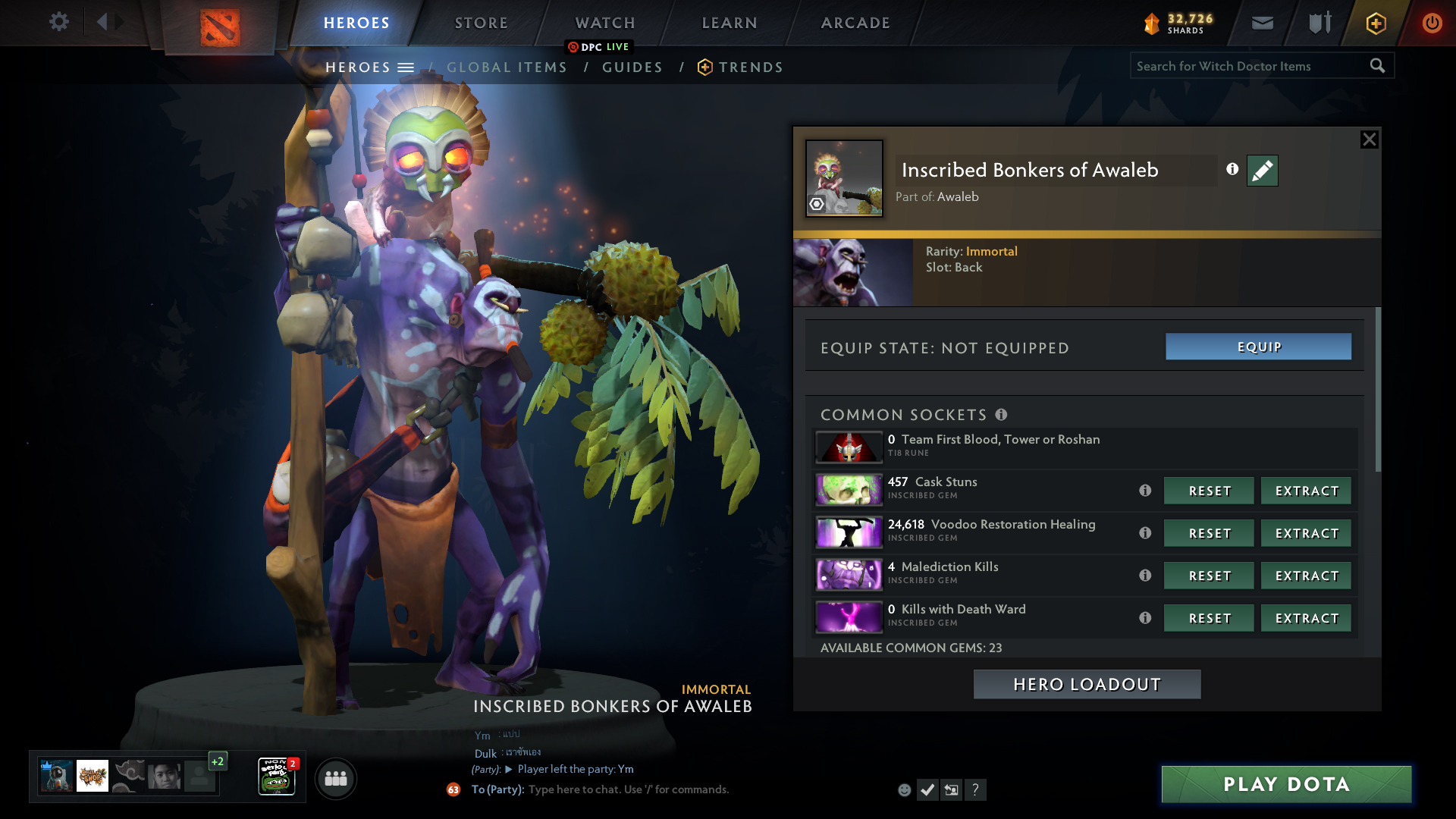
Task: Show the Trends page
Action: (750, 67)
